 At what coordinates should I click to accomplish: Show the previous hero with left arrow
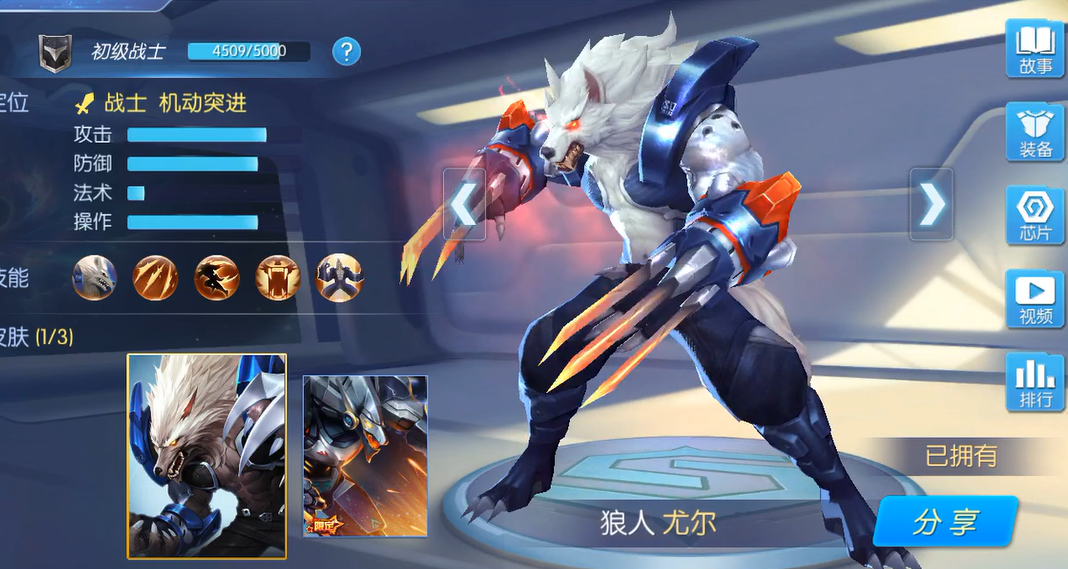tap(464, 204)
